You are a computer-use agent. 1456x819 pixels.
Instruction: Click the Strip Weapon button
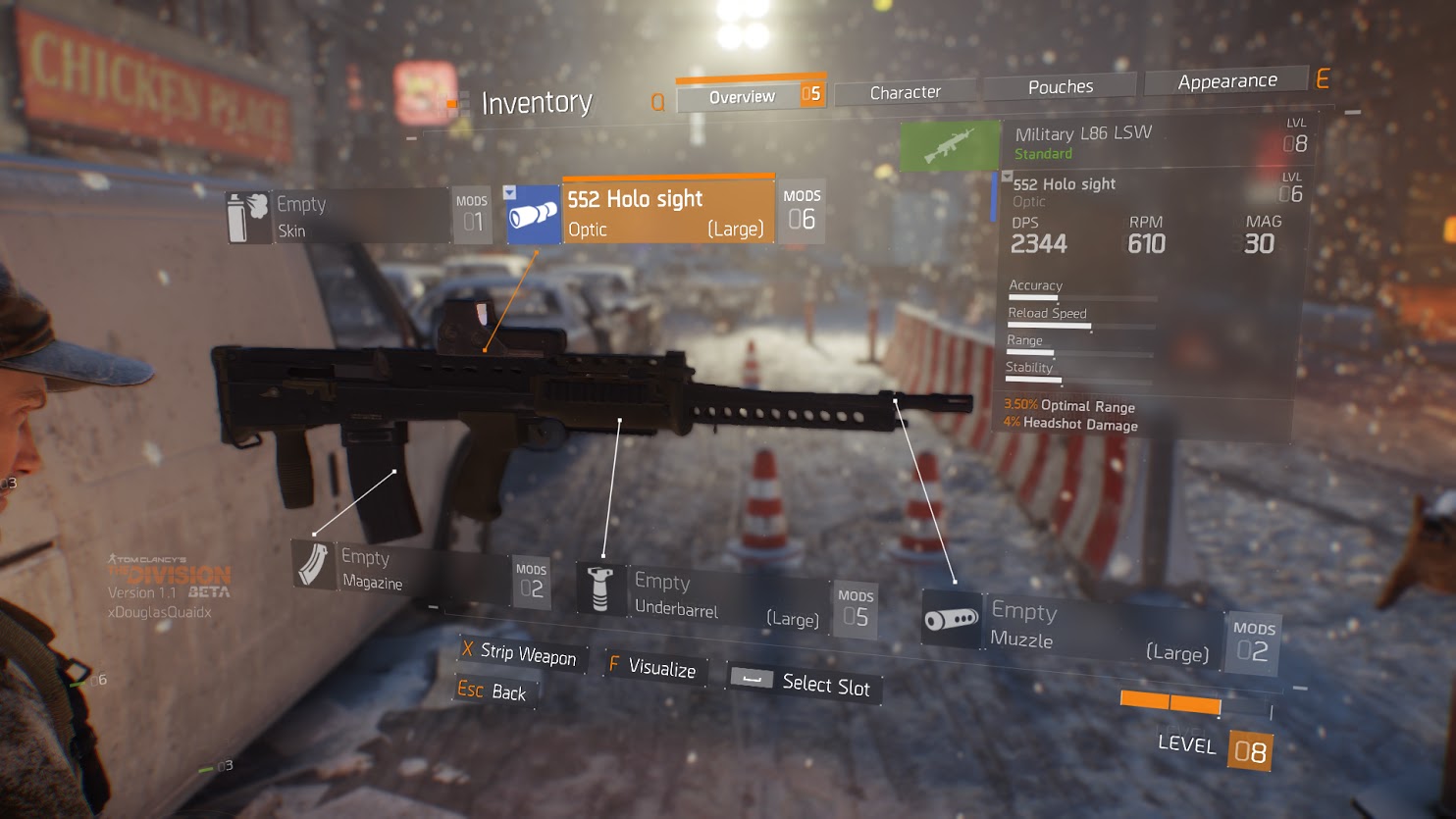pos(521,654)
